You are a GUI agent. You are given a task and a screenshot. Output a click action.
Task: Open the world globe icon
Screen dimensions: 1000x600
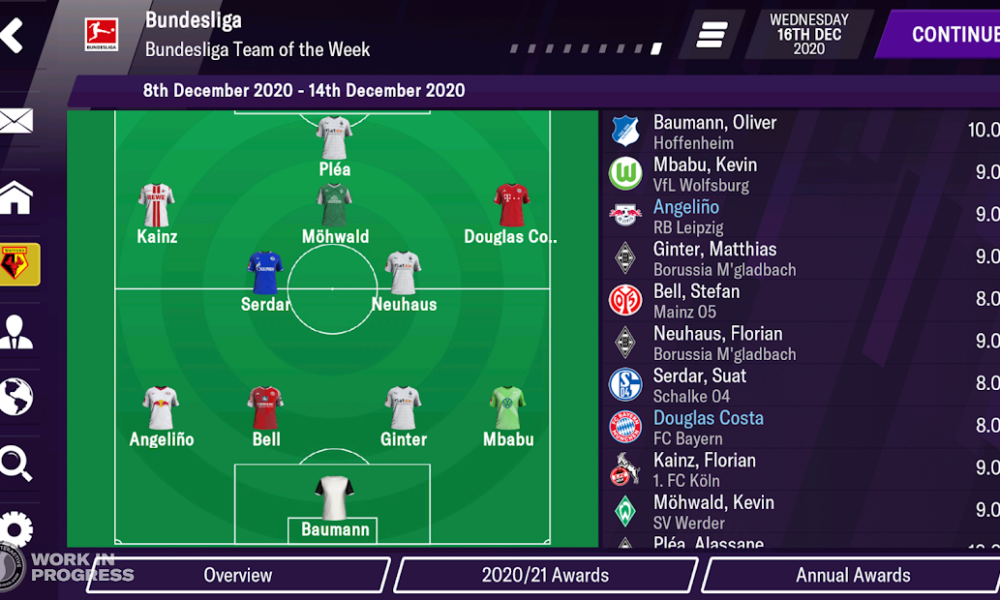[x=16, y=396]
